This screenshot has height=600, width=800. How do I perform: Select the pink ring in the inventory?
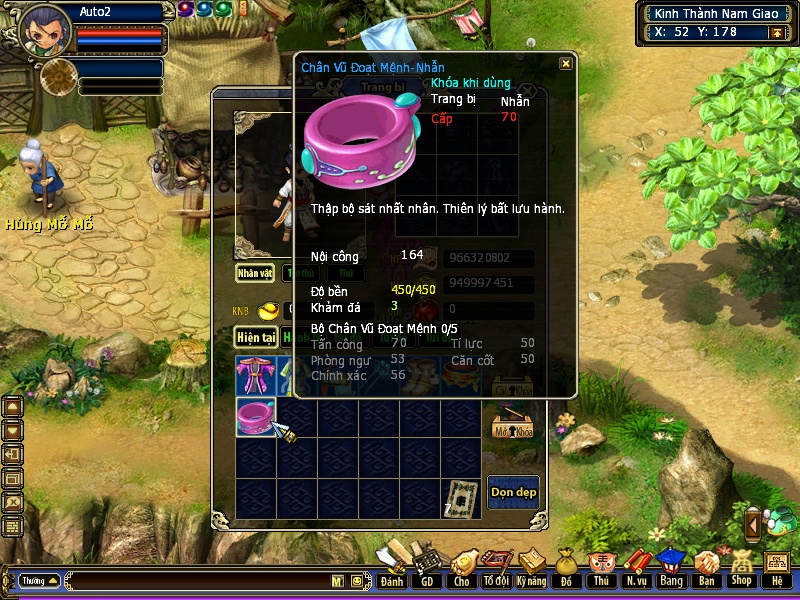(x=255, y=417)
